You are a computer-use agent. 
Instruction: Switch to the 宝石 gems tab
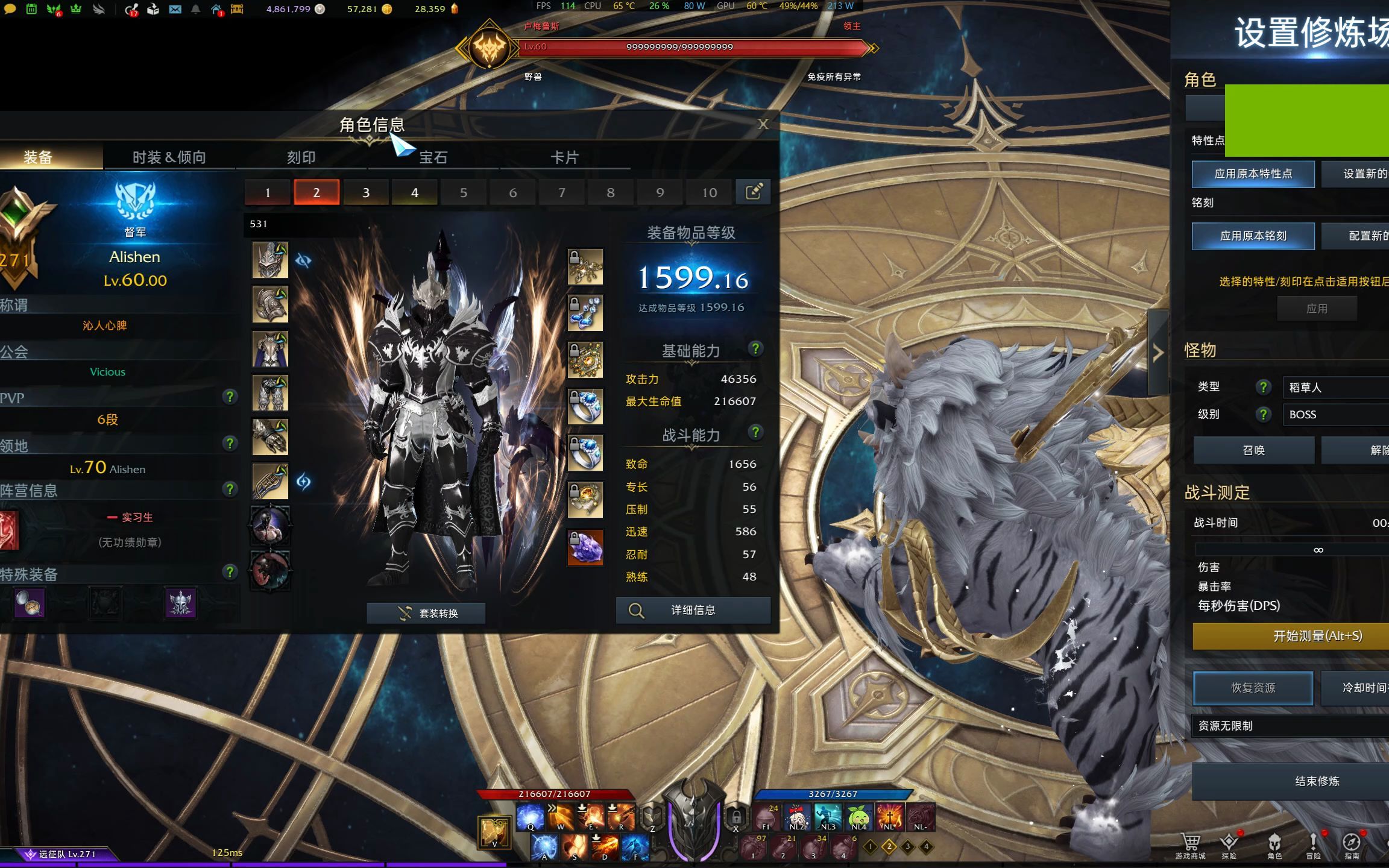point(433,157)
